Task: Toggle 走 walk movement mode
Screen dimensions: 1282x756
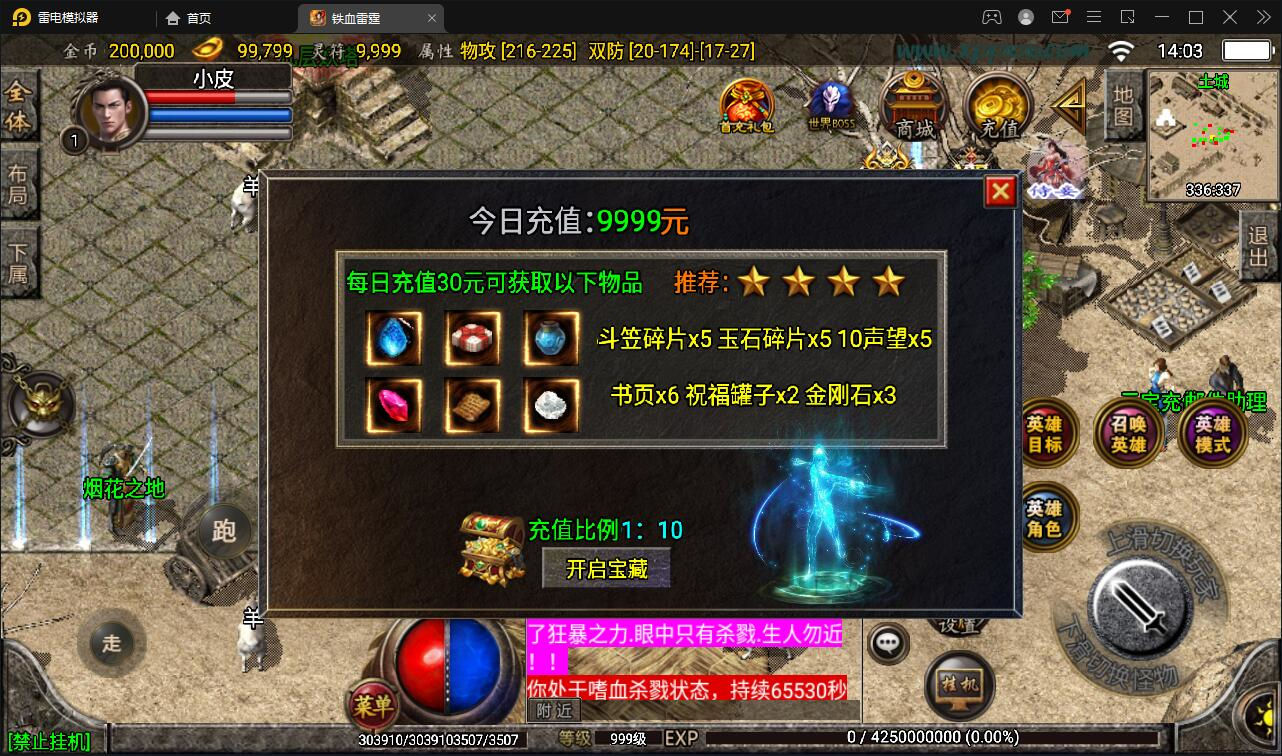Action: [x=111, y=644]
